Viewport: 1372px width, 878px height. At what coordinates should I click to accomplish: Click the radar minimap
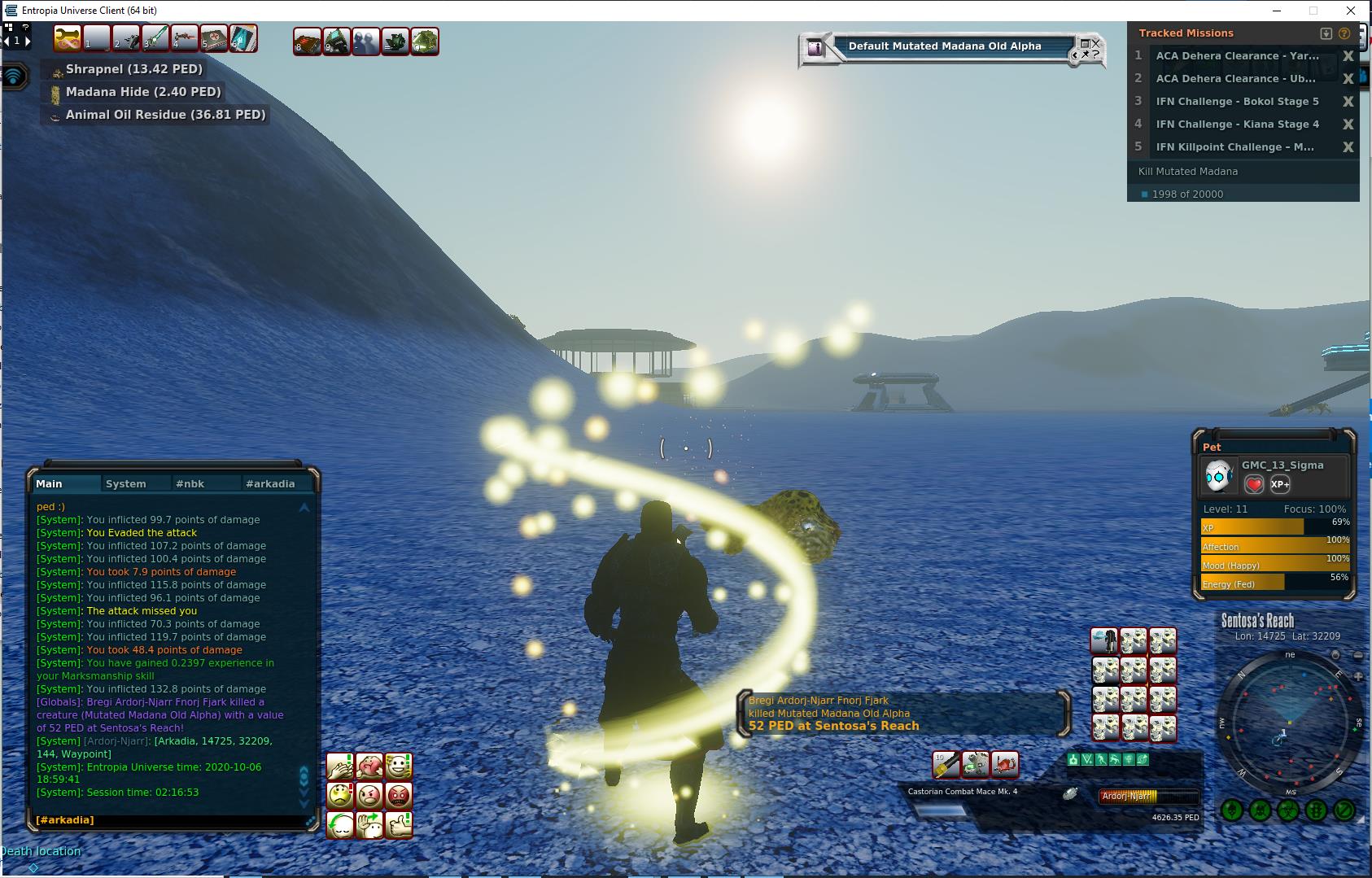[1290, 724]
